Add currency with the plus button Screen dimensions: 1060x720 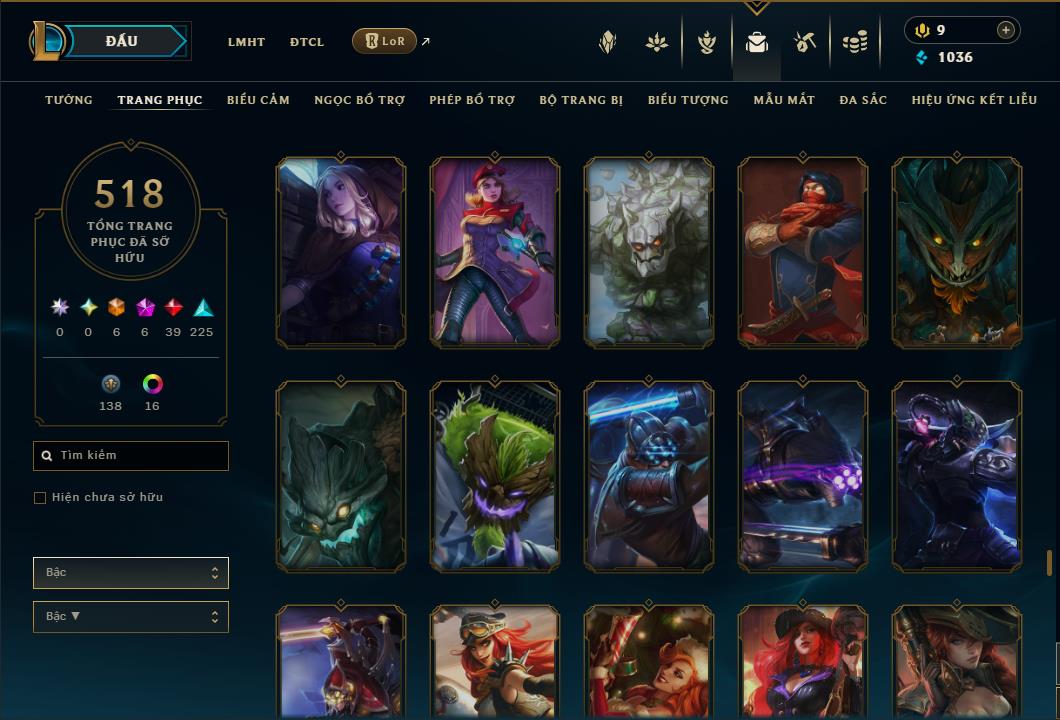(x=1005, y=30)
